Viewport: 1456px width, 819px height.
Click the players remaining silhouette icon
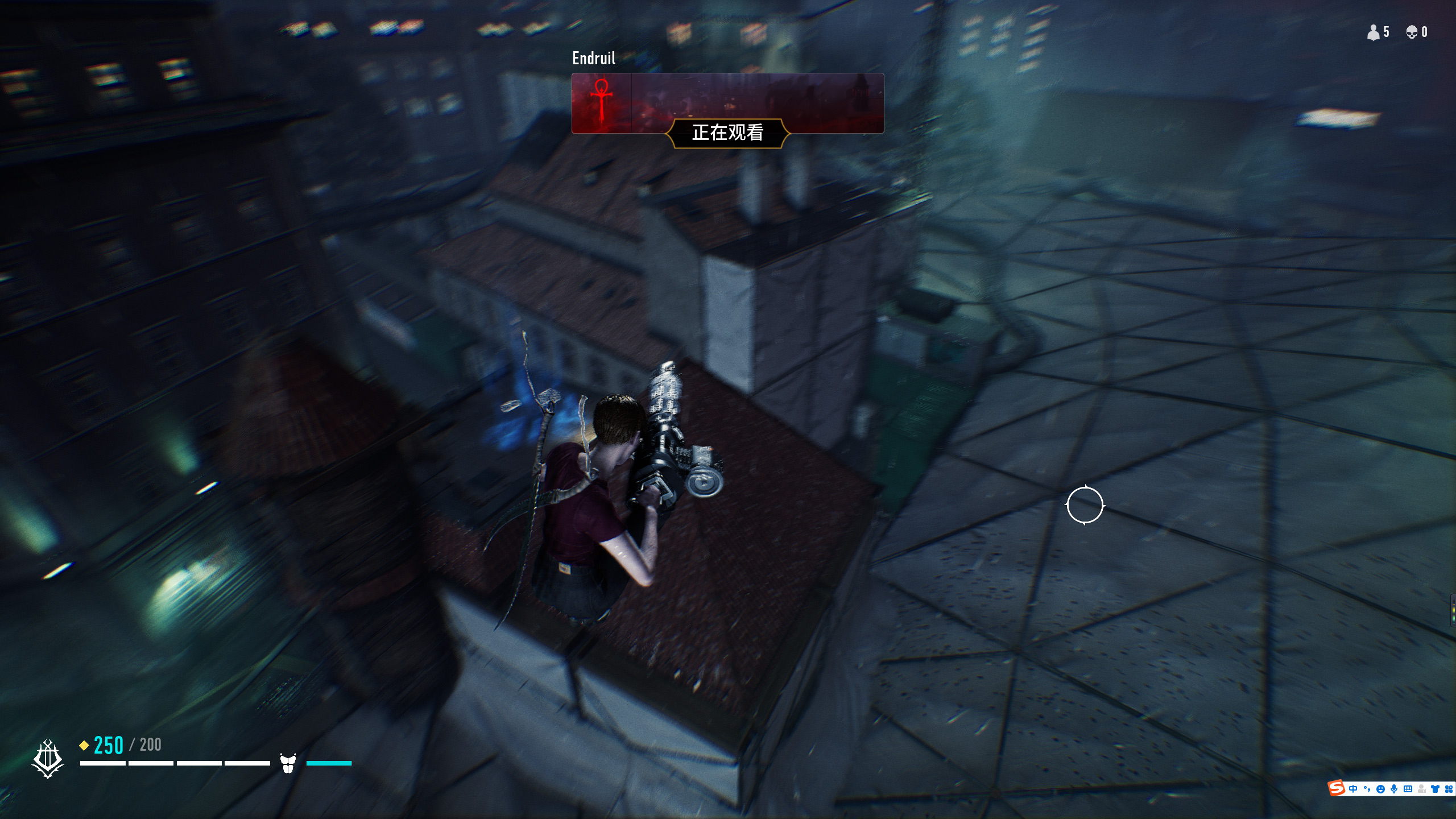tap(1373, 32)
